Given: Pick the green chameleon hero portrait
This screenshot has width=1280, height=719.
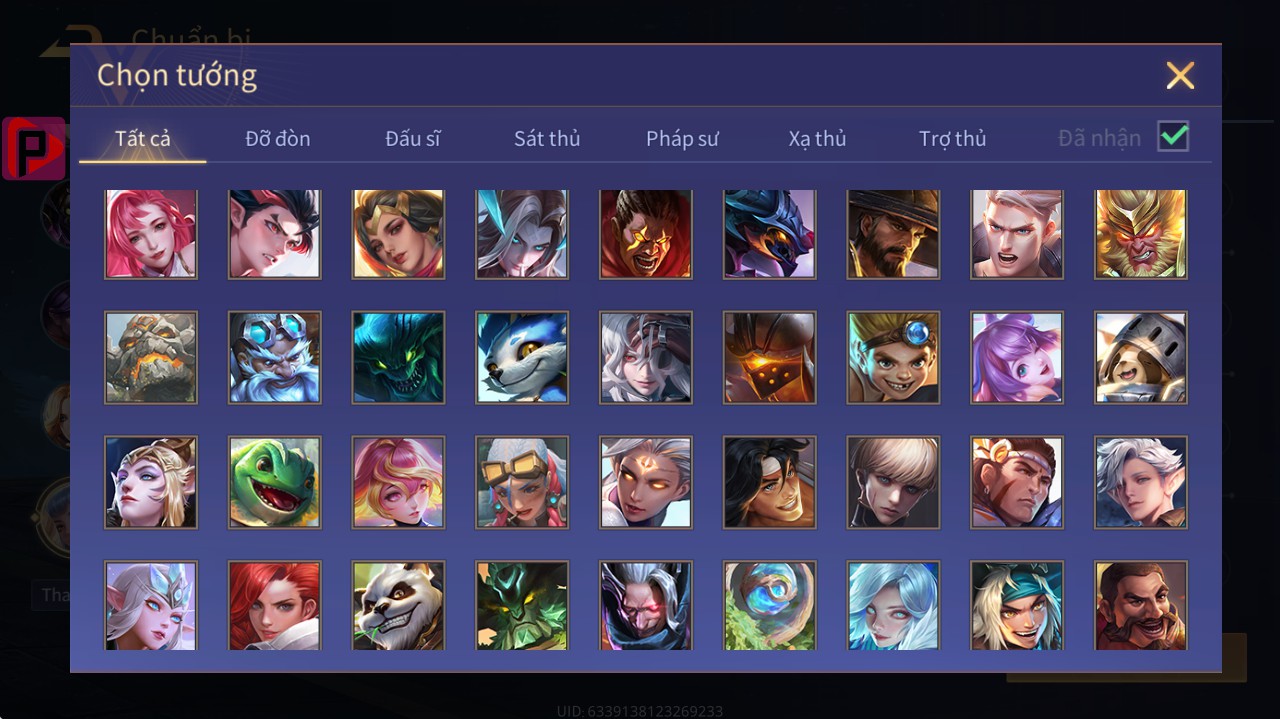Looking at the screenshot, I should pos(274,482).
